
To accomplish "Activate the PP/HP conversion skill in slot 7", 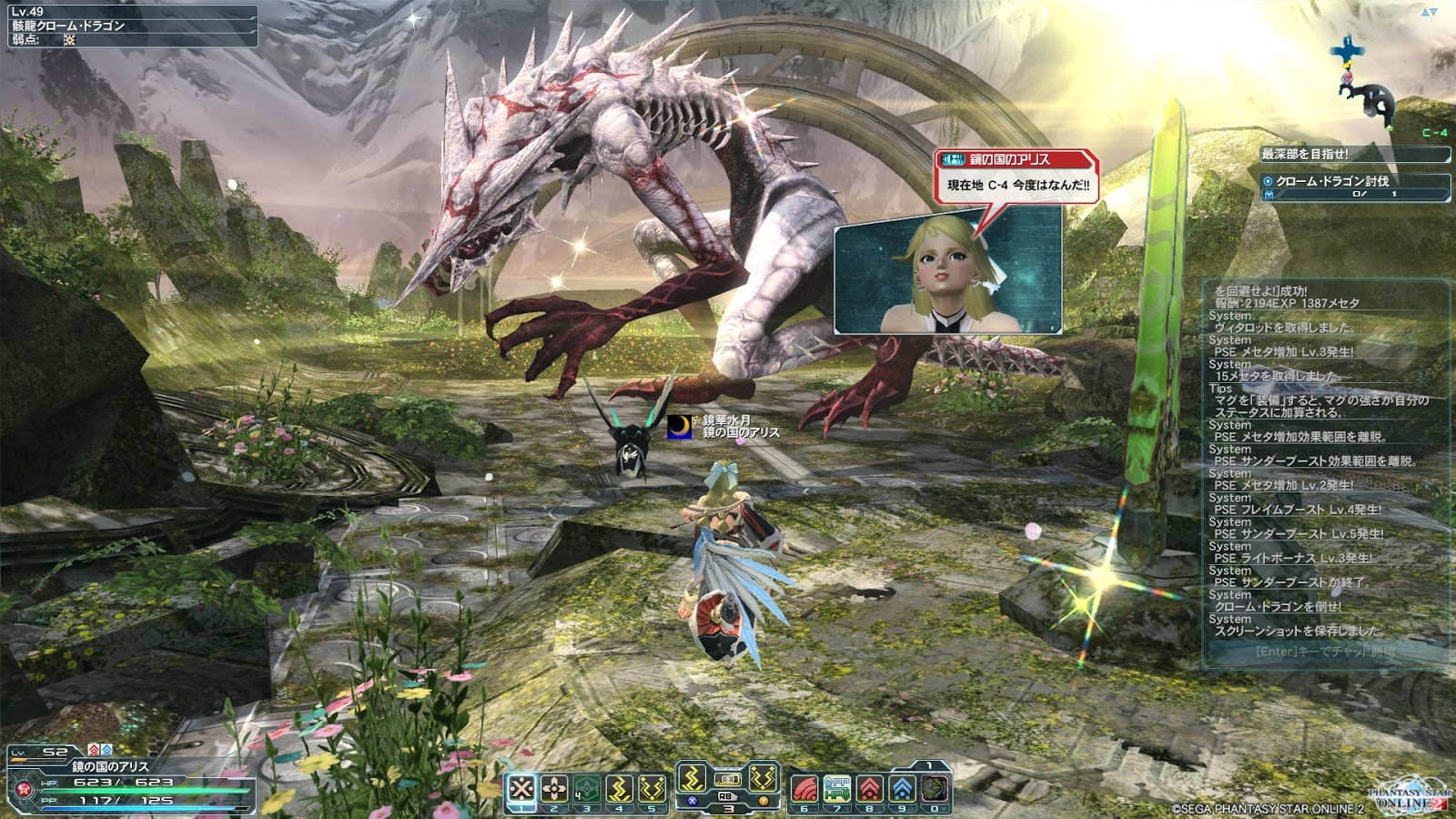I will [x=837, y=788].
